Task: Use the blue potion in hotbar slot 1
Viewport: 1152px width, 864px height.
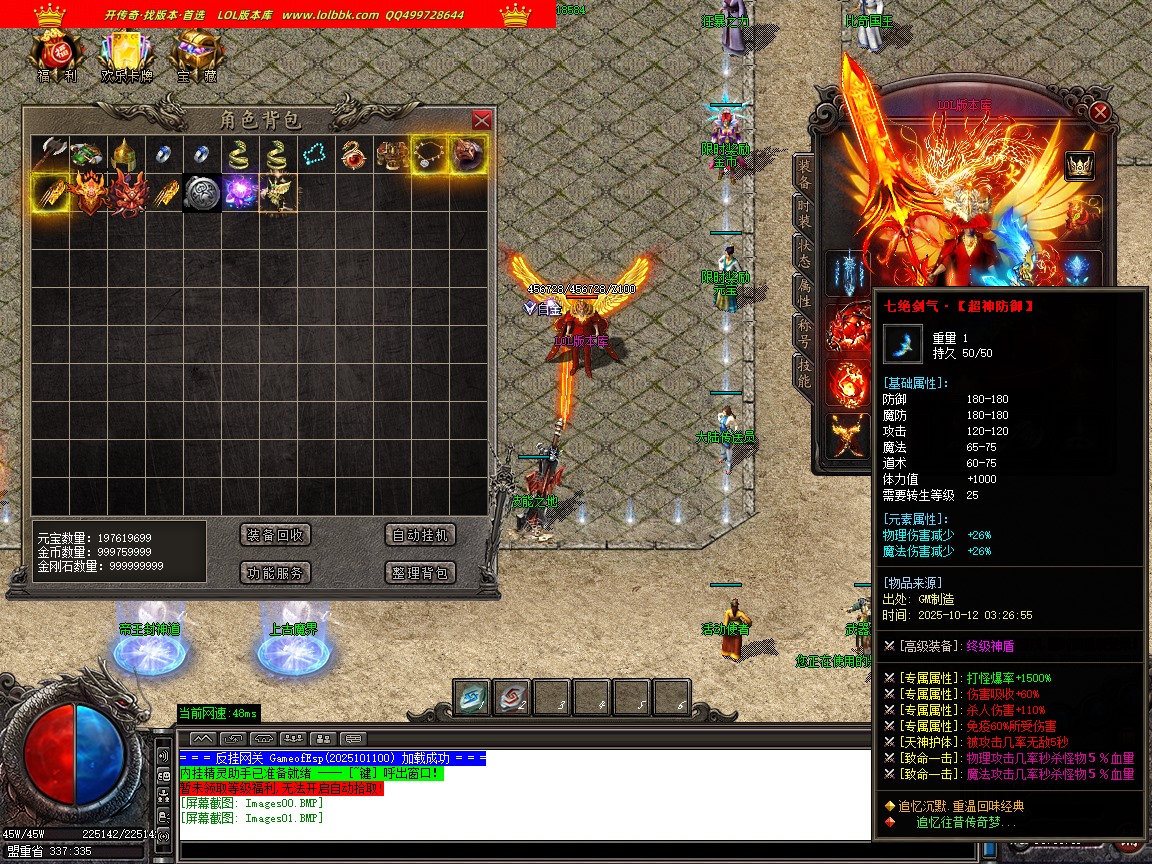Action: [x=471, y=698]
